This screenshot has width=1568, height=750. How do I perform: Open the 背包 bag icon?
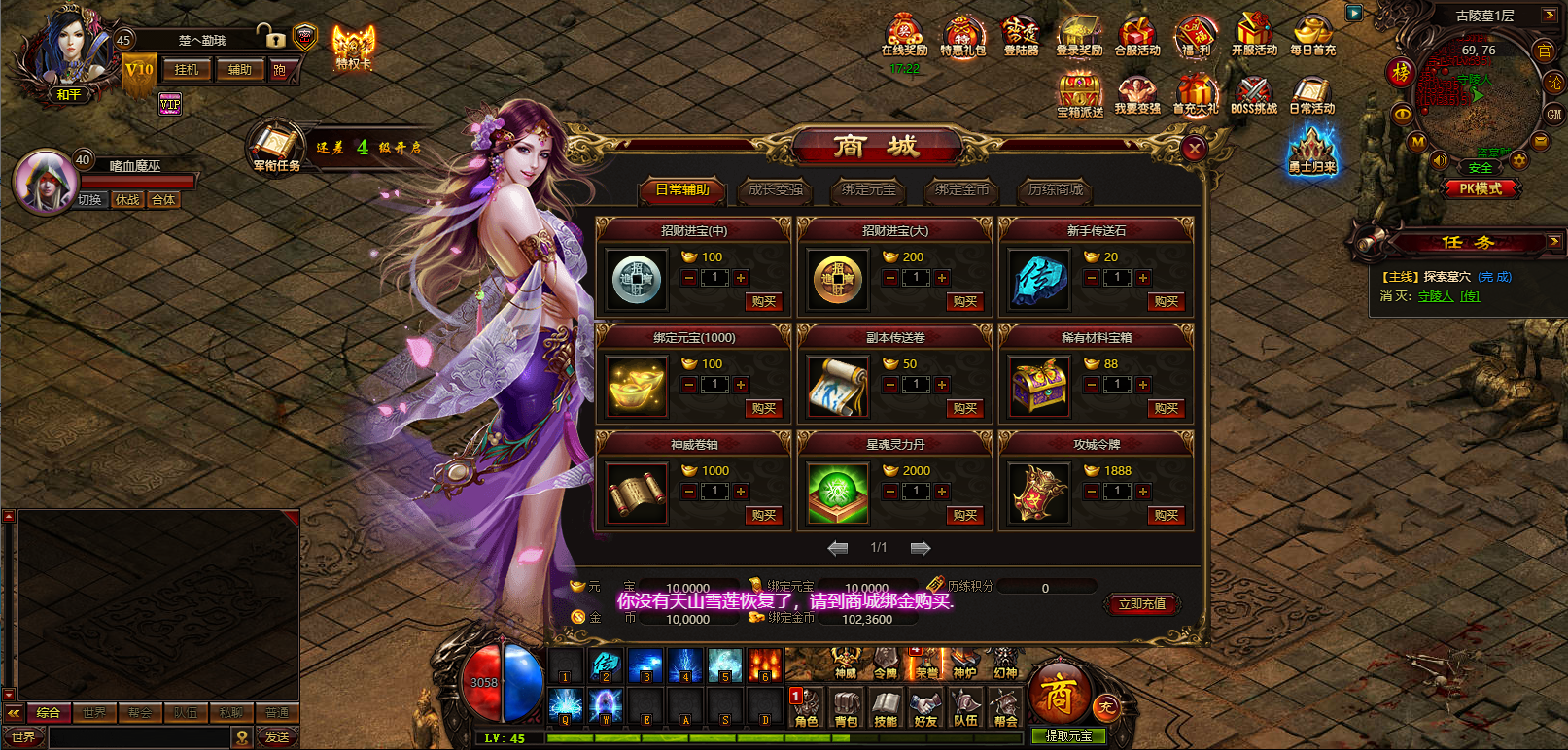pyautogui.click(x=846, y=708)
